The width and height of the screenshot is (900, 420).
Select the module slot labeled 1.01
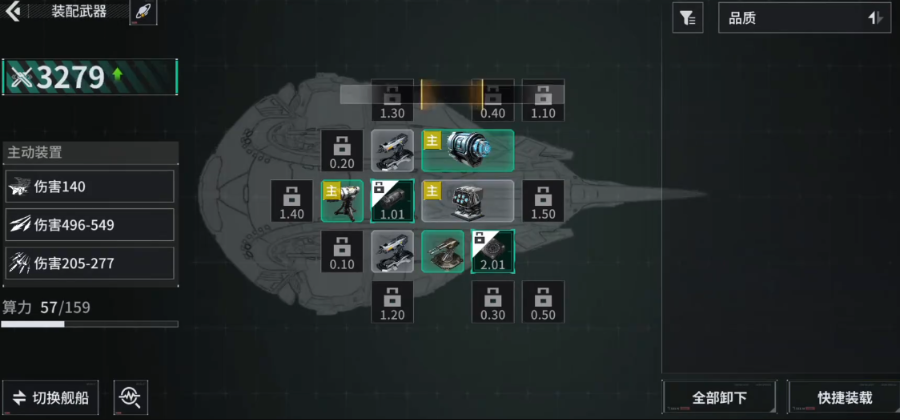click(x=392, y=201)
